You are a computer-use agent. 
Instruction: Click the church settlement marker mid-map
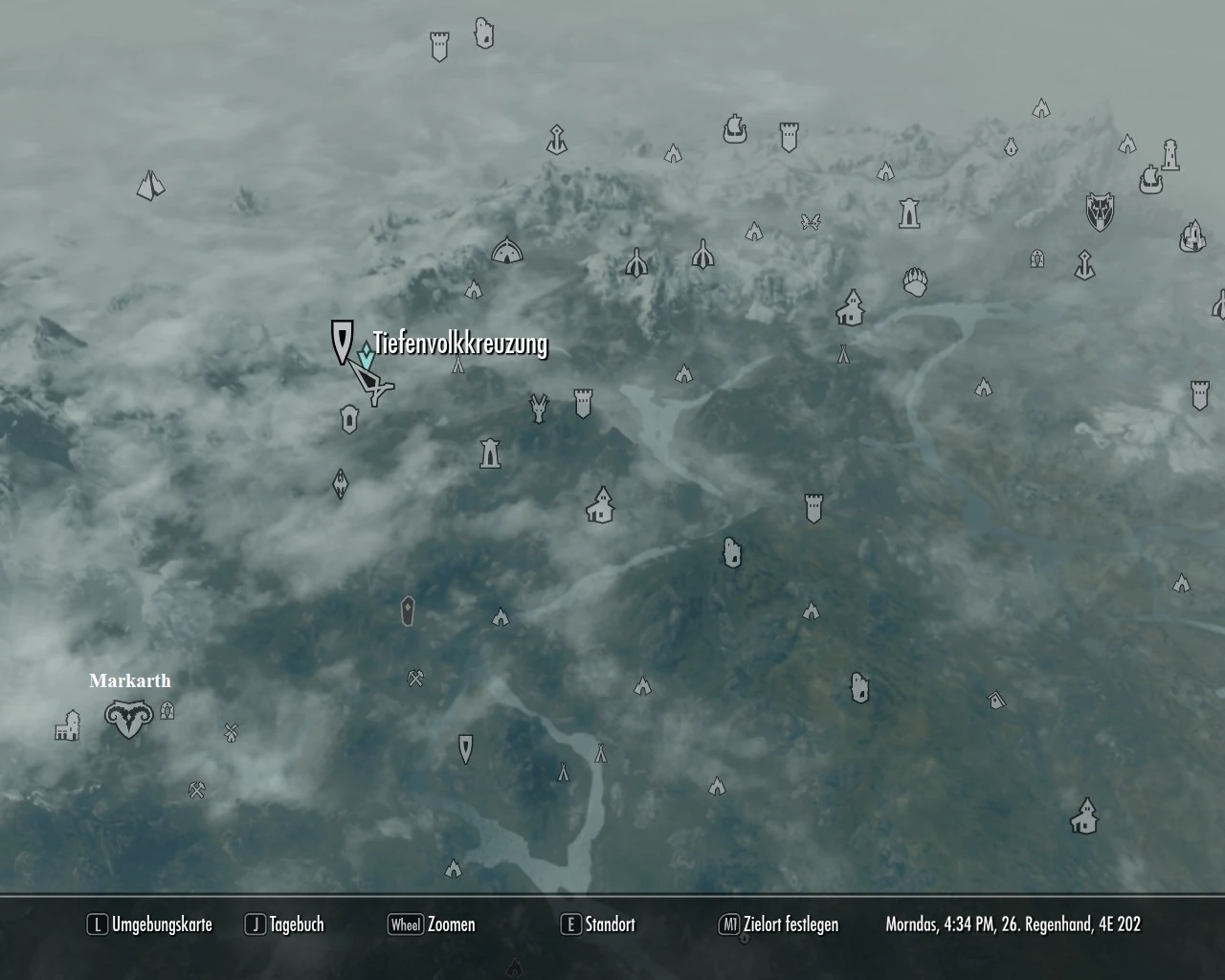click(x=601, y=504)
